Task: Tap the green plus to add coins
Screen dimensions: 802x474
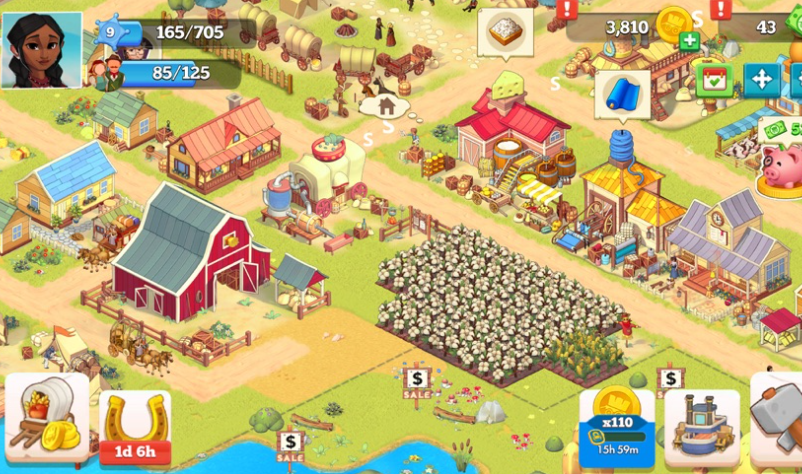Action: point(689,41)
